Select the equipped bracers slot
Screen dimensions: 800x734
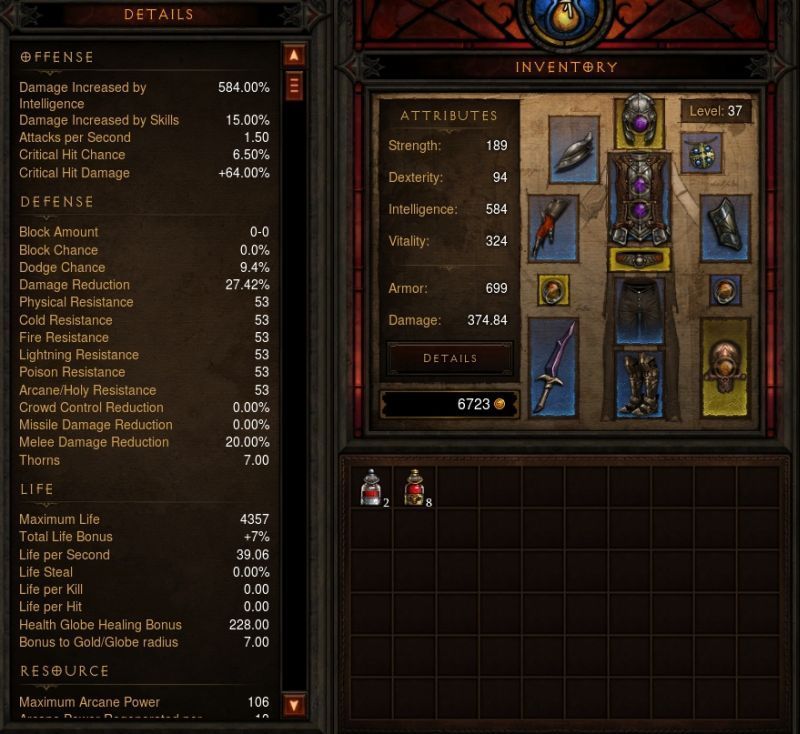tap(724, 226)
